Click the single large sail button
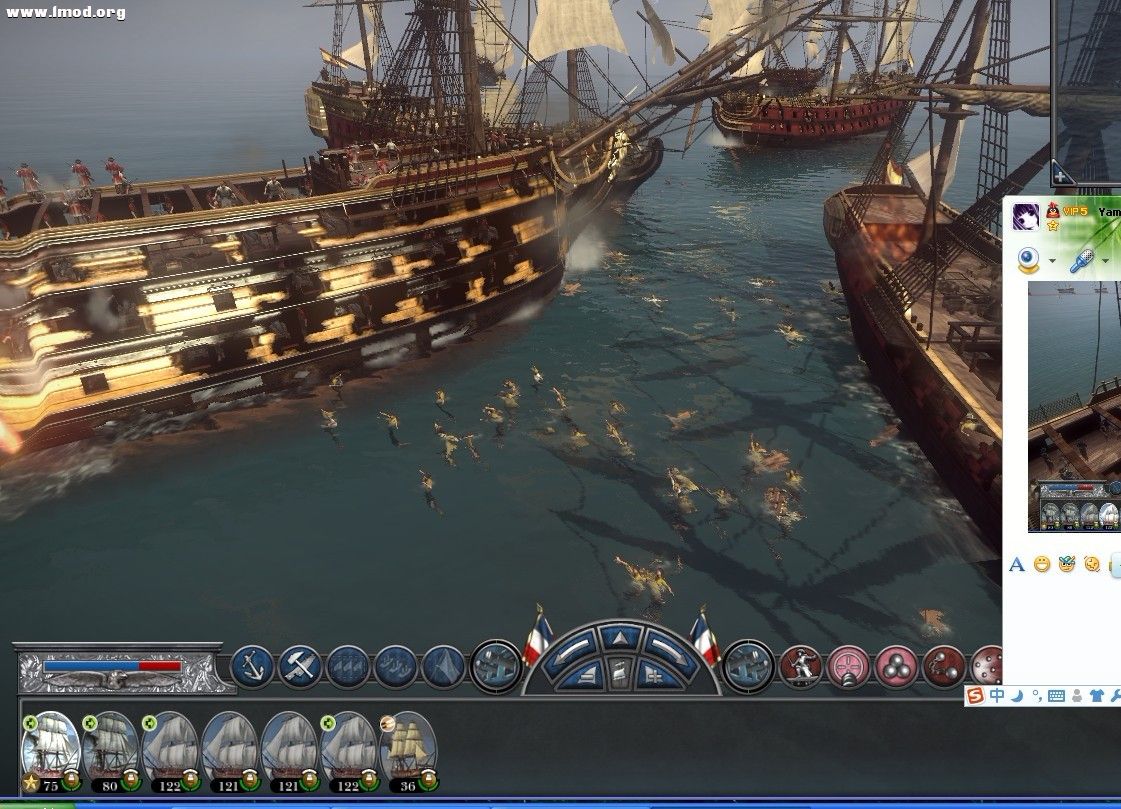1121x809 pixels. tap(444, 667)
